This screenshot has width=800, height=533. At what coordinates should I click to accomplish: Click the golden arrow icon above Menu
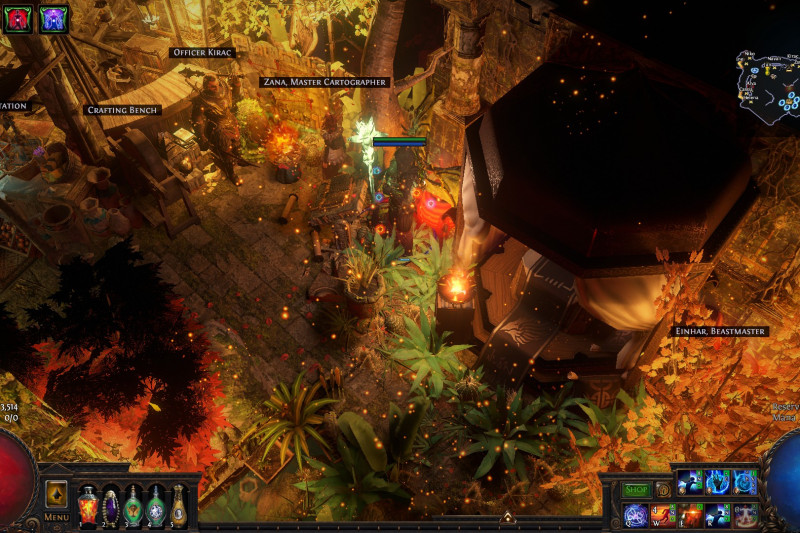click(x=56, y=494)
